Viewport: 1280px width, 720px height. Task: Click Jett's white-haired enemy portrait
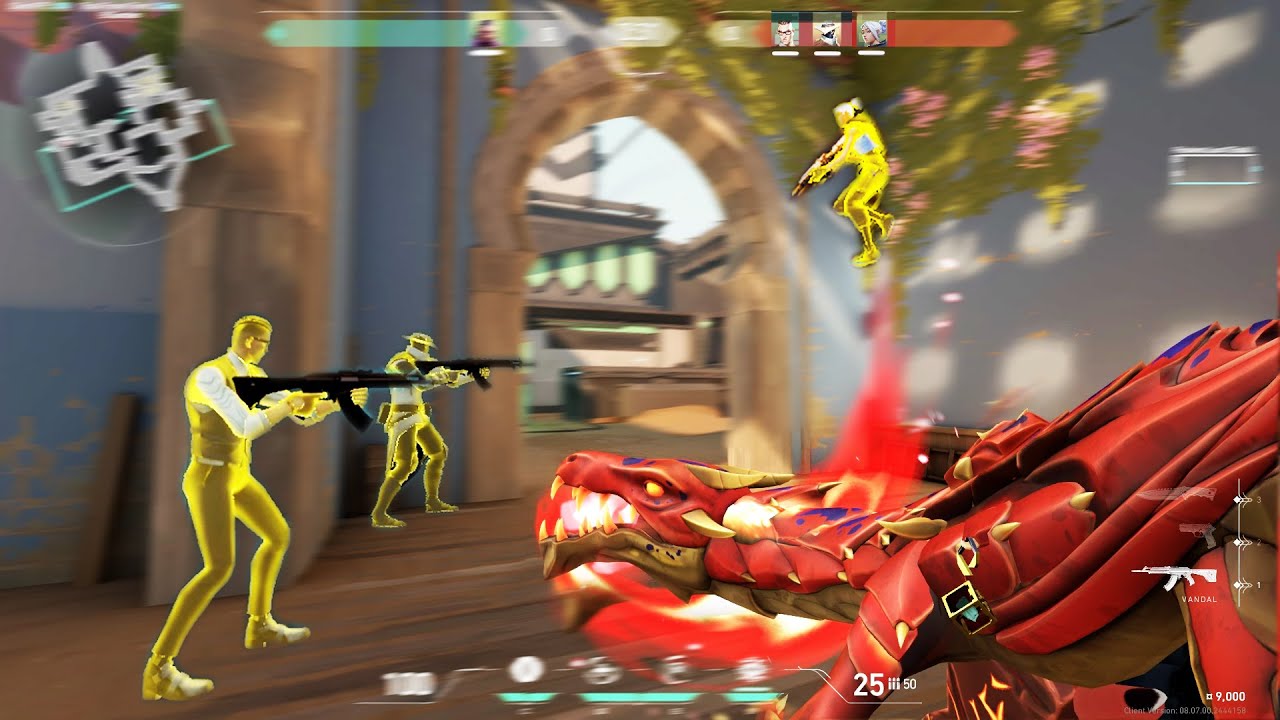click(x=871, y=32)
